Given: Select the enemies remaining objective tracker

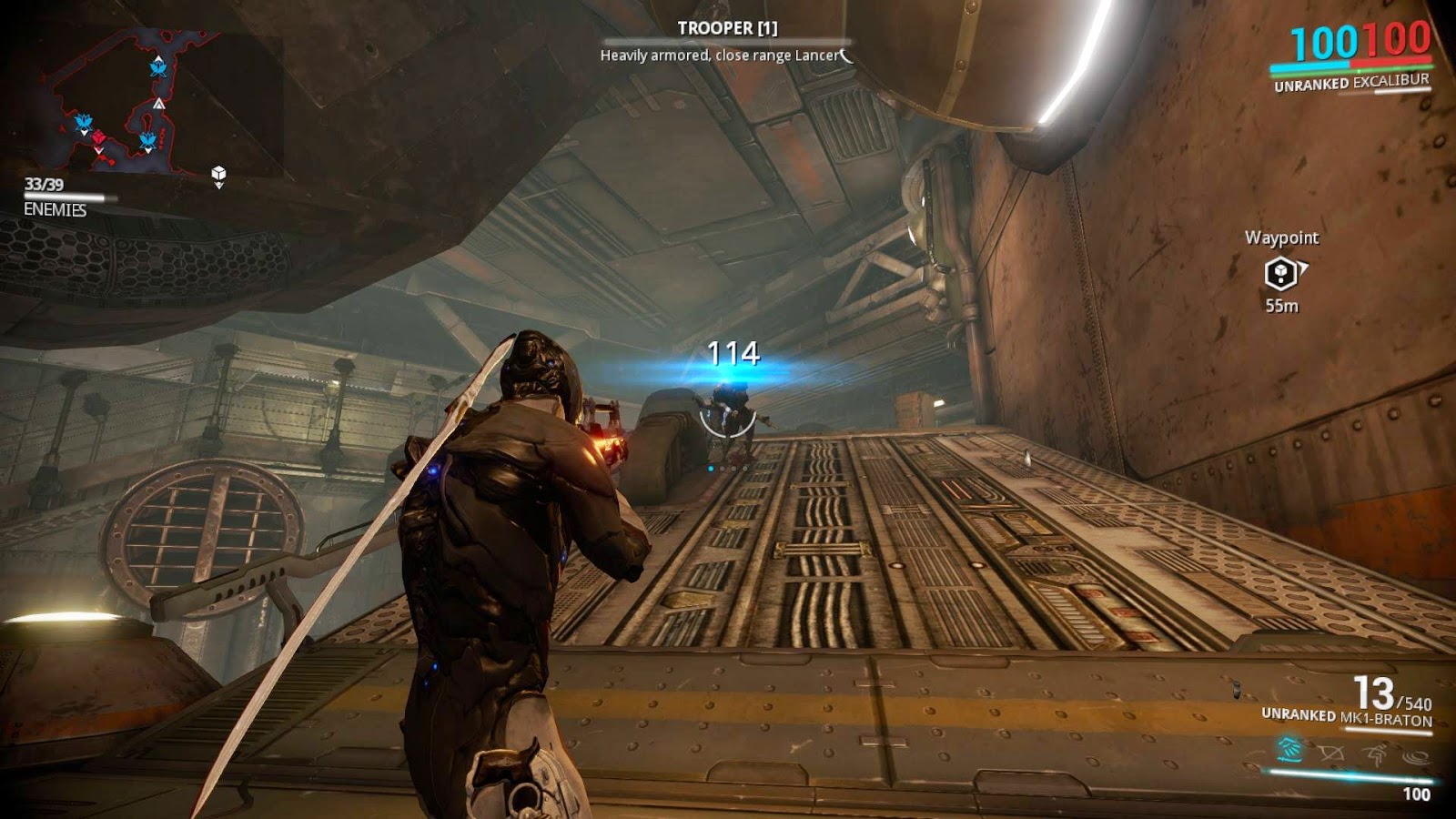Looking at the screenshot, I should click(x=56, y=197).
